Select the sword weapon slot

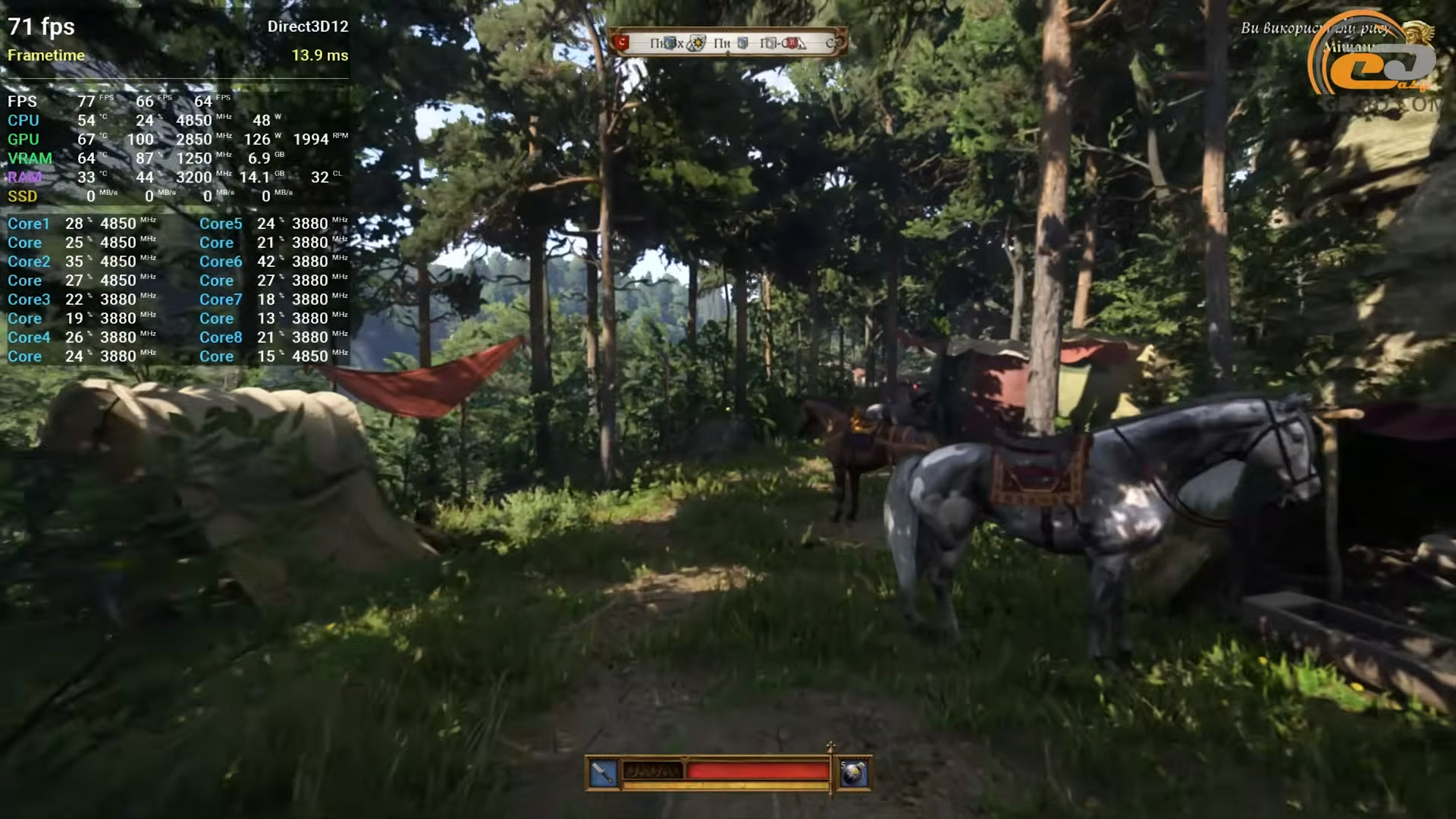pyautogui.click(x=604, y=773)
